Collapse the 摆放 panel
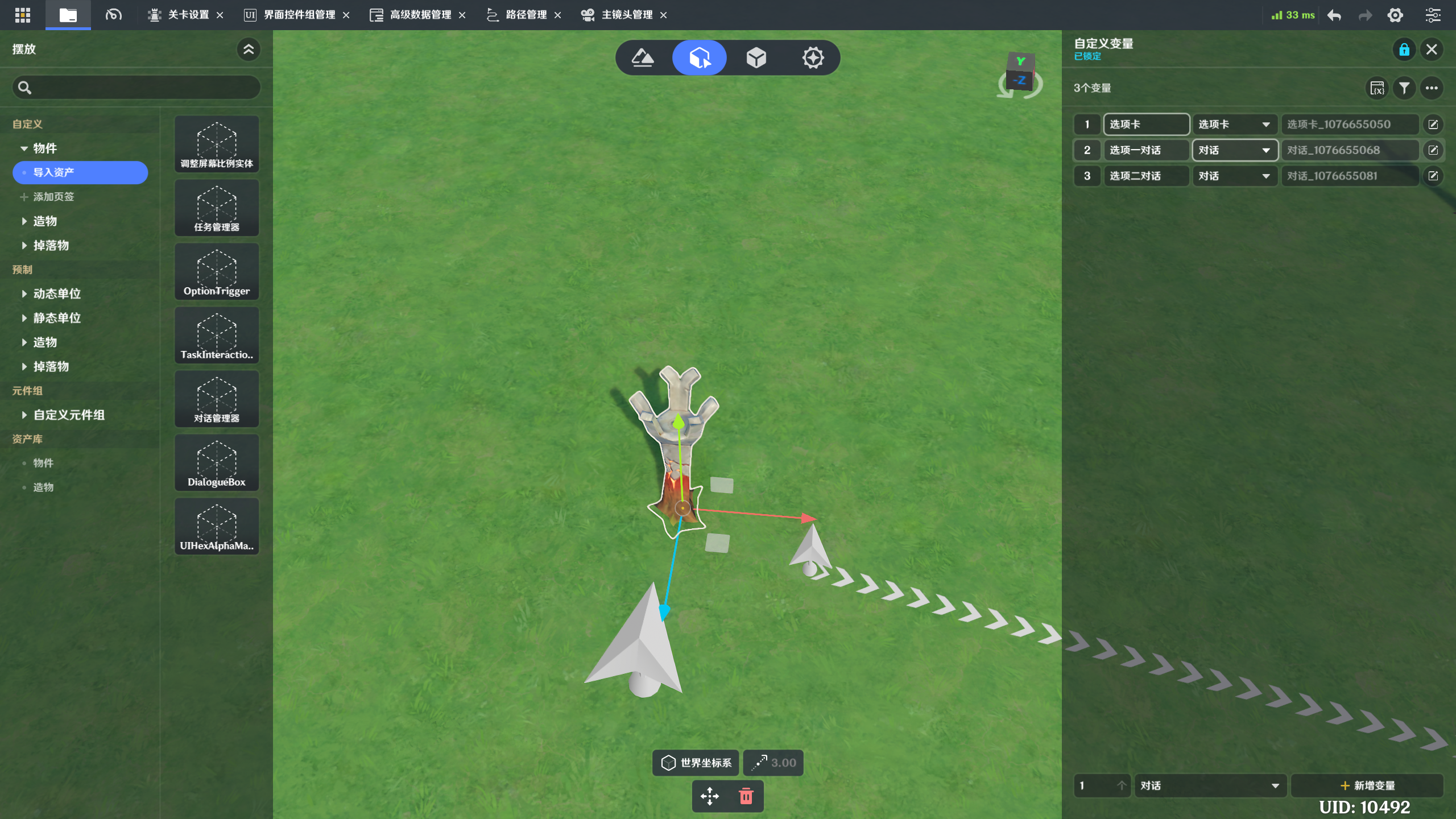Image resolution: width=1456 pixels, height=819 pixels. pos(249,49)
